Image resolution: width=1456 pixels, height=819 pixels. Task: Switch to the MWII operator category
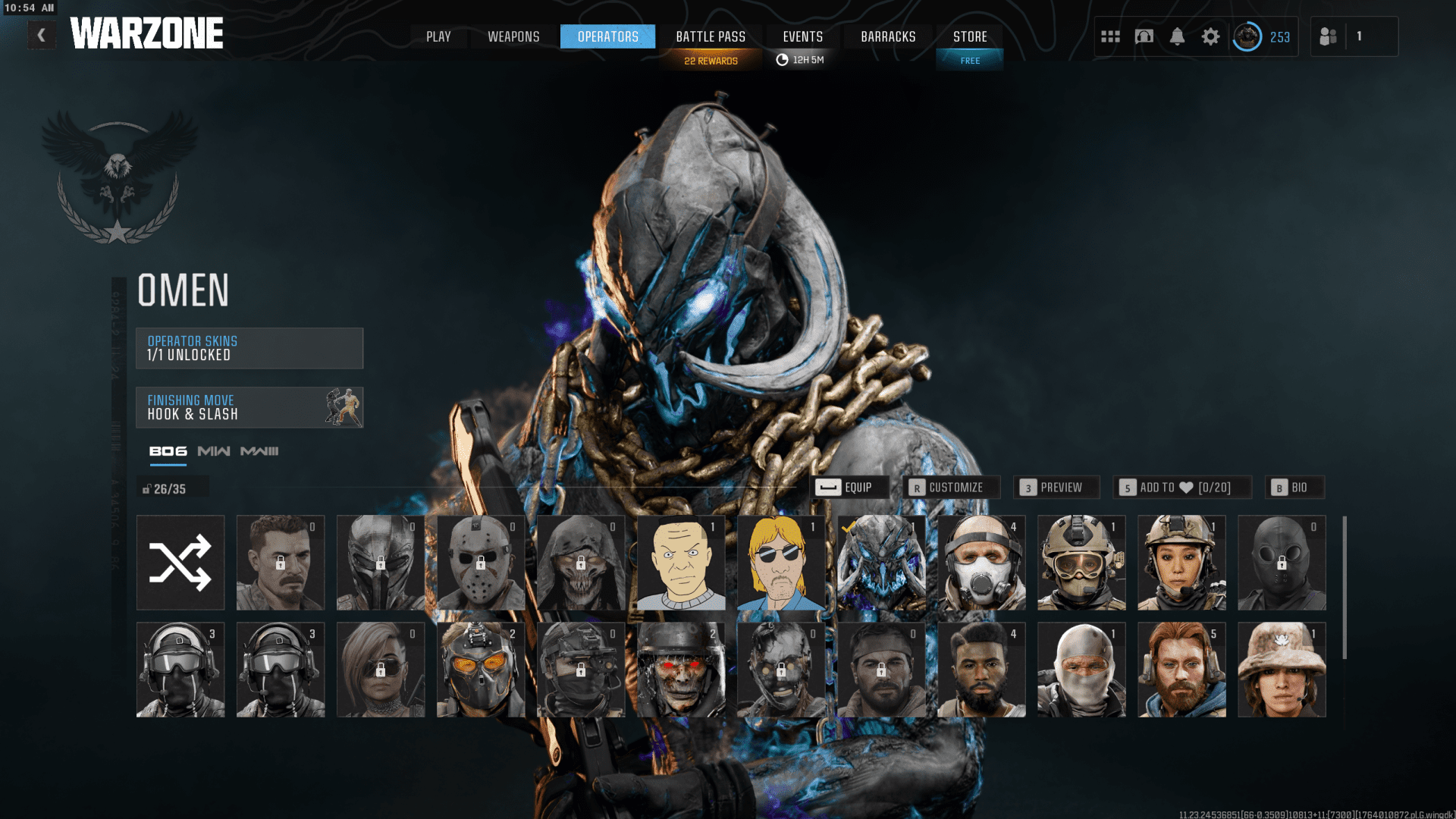(x=213, y=450)
